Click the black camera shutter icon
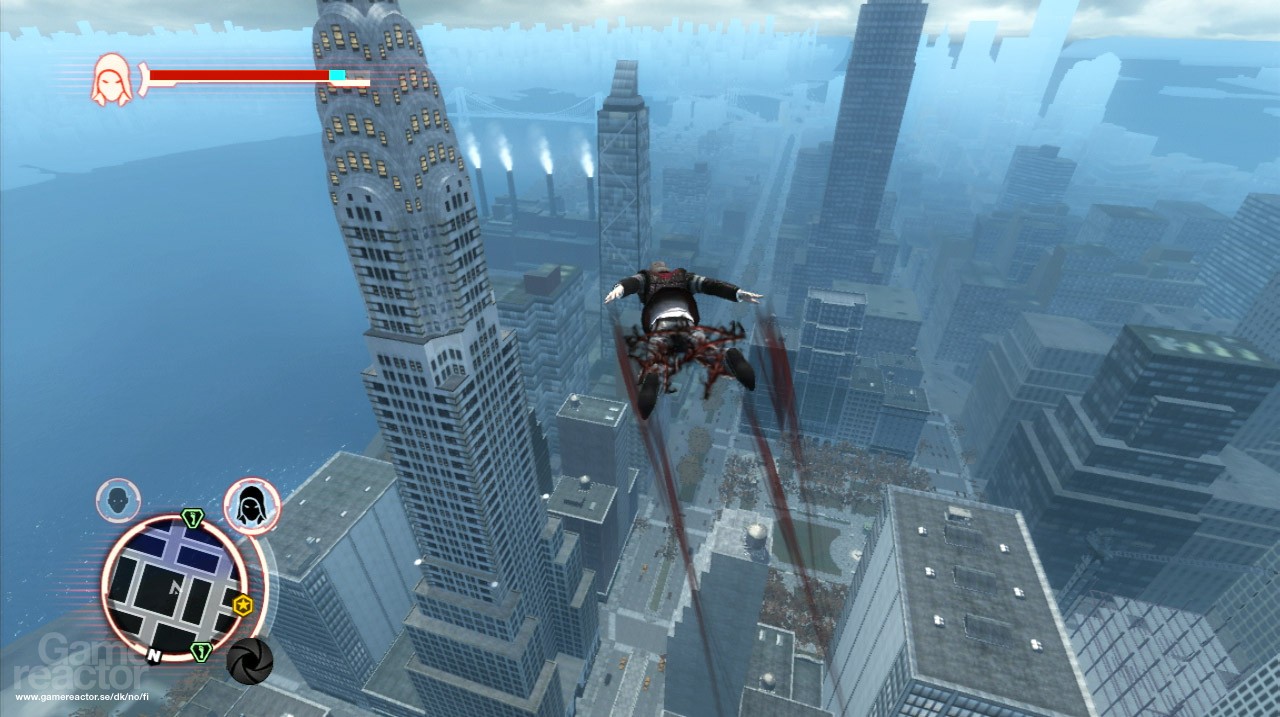Screen dimensions: 1280x717 pyautogui.click(x=249, y=660)
